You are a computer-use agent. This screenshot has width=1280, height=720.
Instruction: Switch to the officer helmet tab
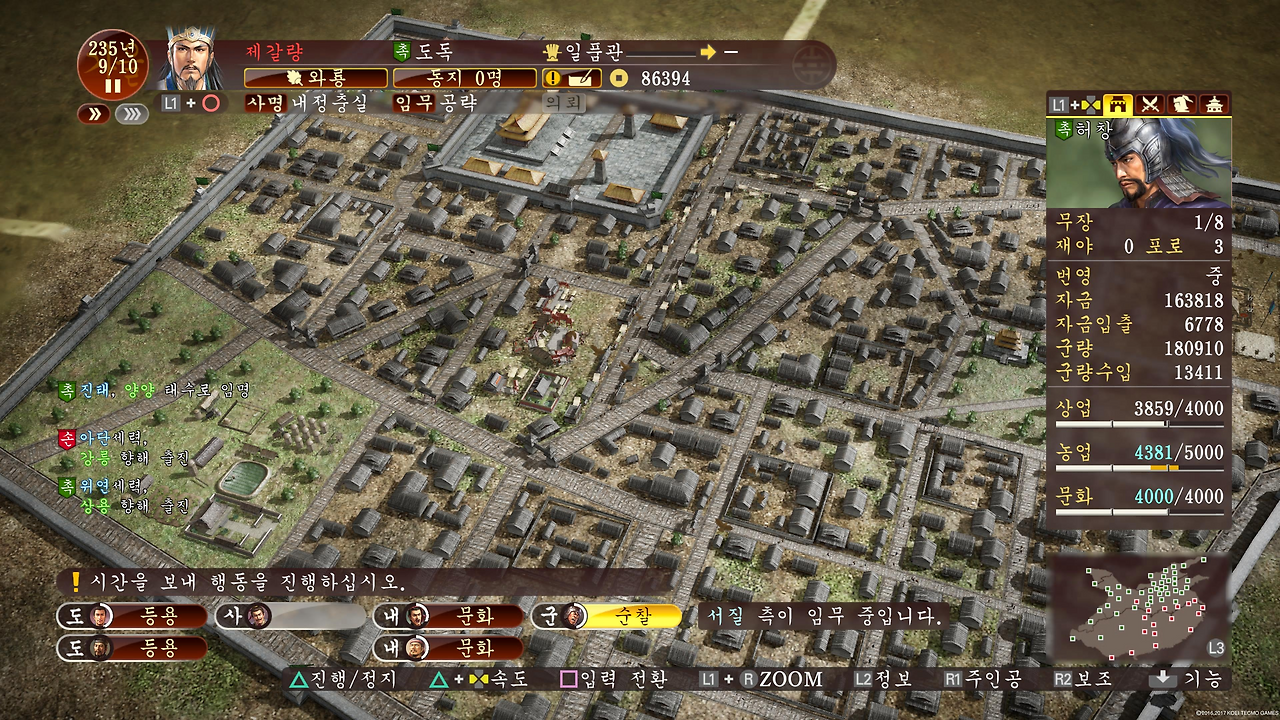(x=1183, y=104)
